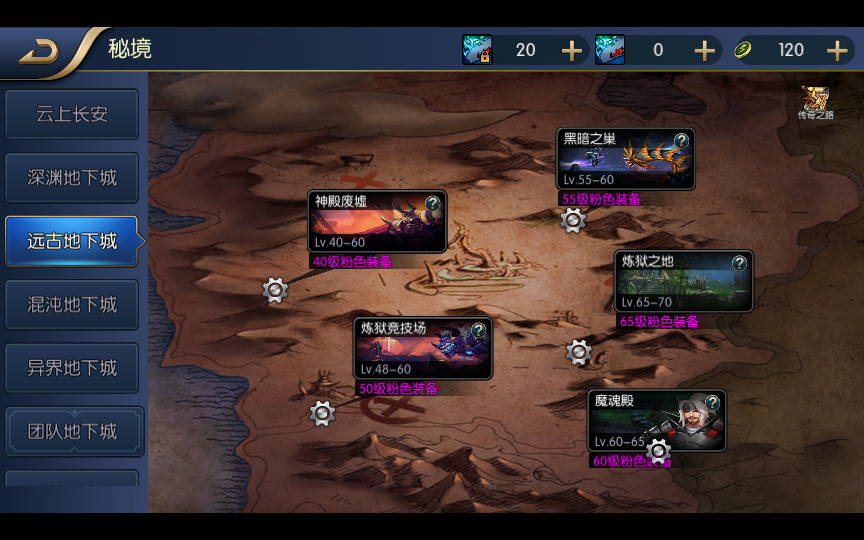Switch to 云上长安 tab
This screenshot has width=864, height=540.
pyautogui.click(x=72, y=115)
